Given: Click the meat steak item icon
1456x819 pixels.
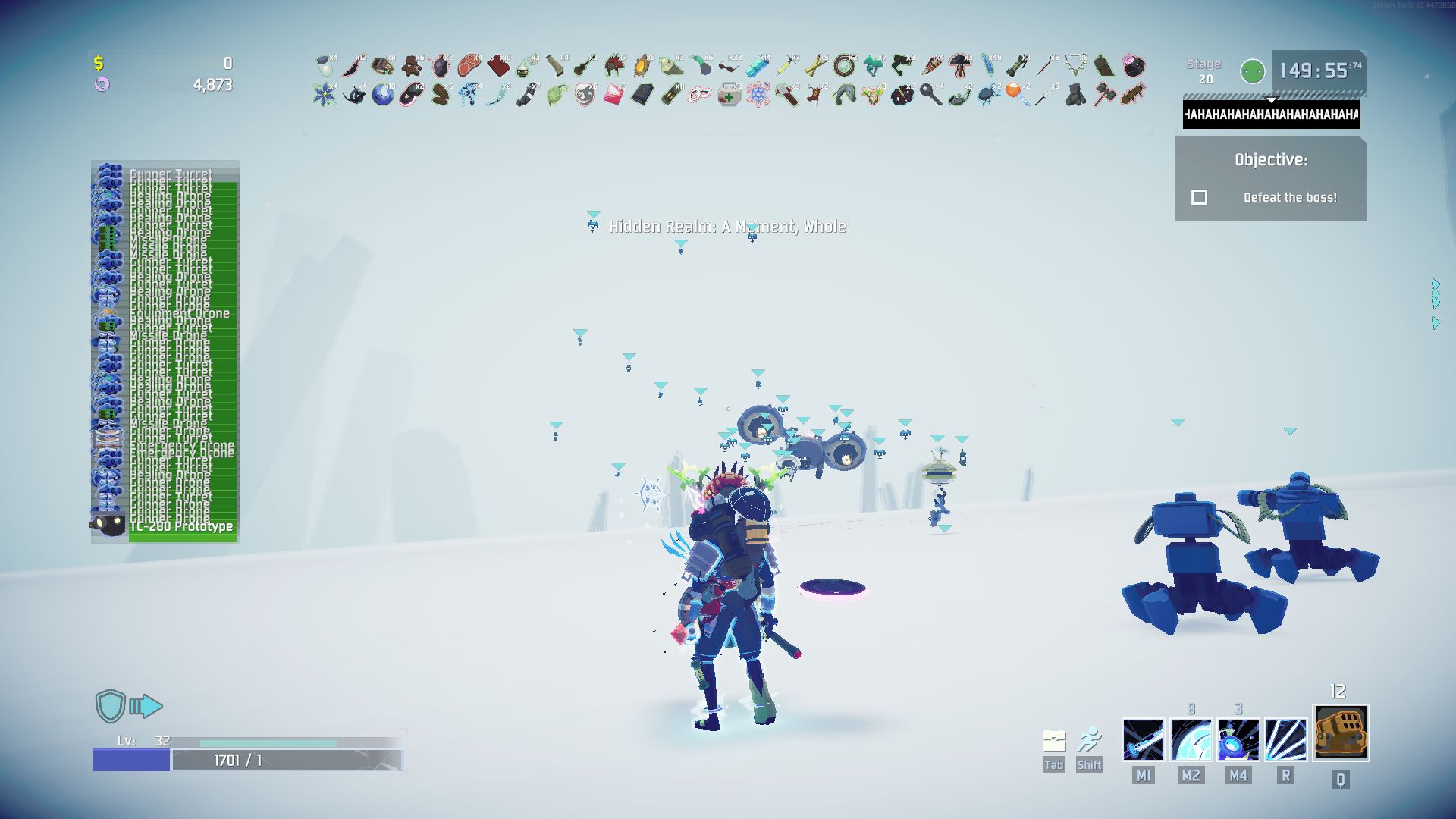Looking at the screenshot, I should click(x=469, y=66).
